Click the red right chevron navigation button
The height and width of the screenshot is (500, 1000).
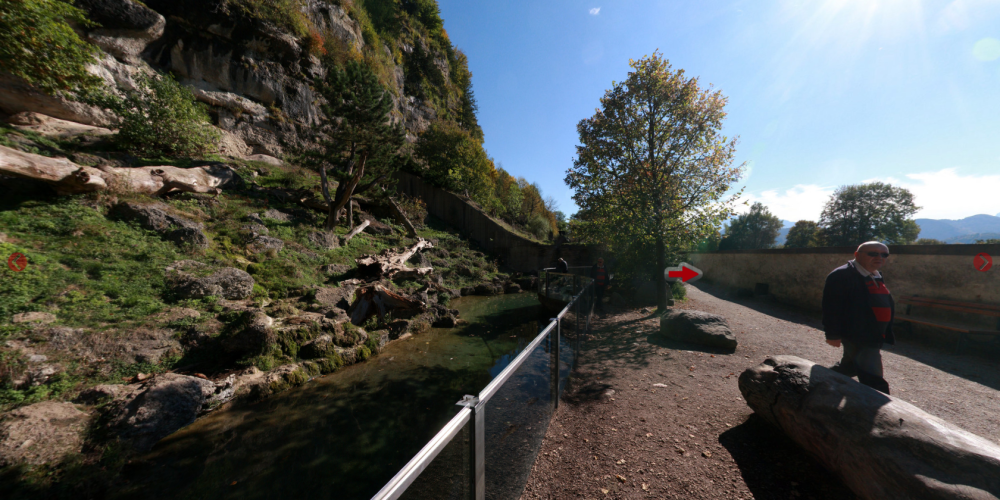coord(982,262)
